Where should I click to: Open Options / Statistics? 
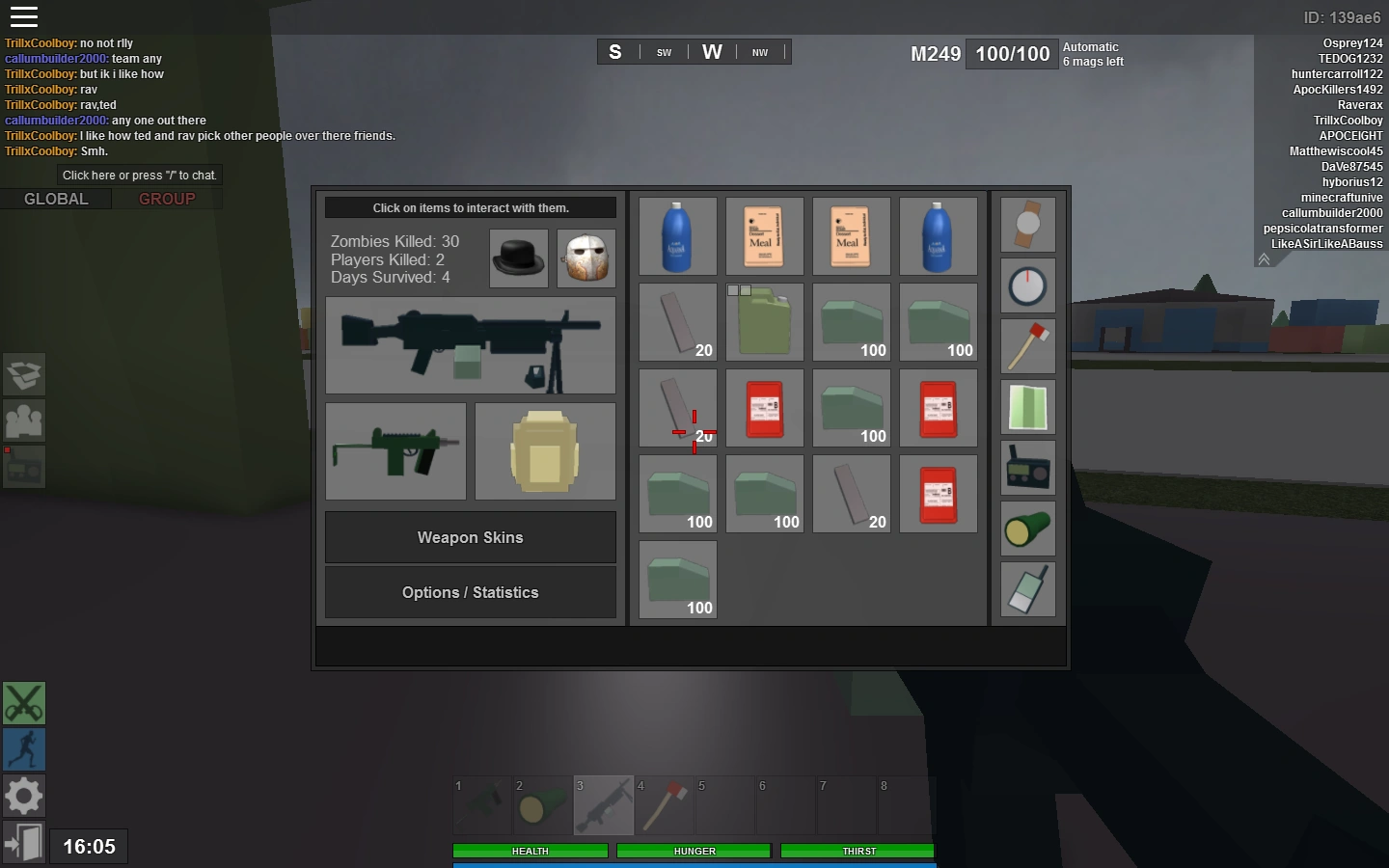[x=470, y=592]
